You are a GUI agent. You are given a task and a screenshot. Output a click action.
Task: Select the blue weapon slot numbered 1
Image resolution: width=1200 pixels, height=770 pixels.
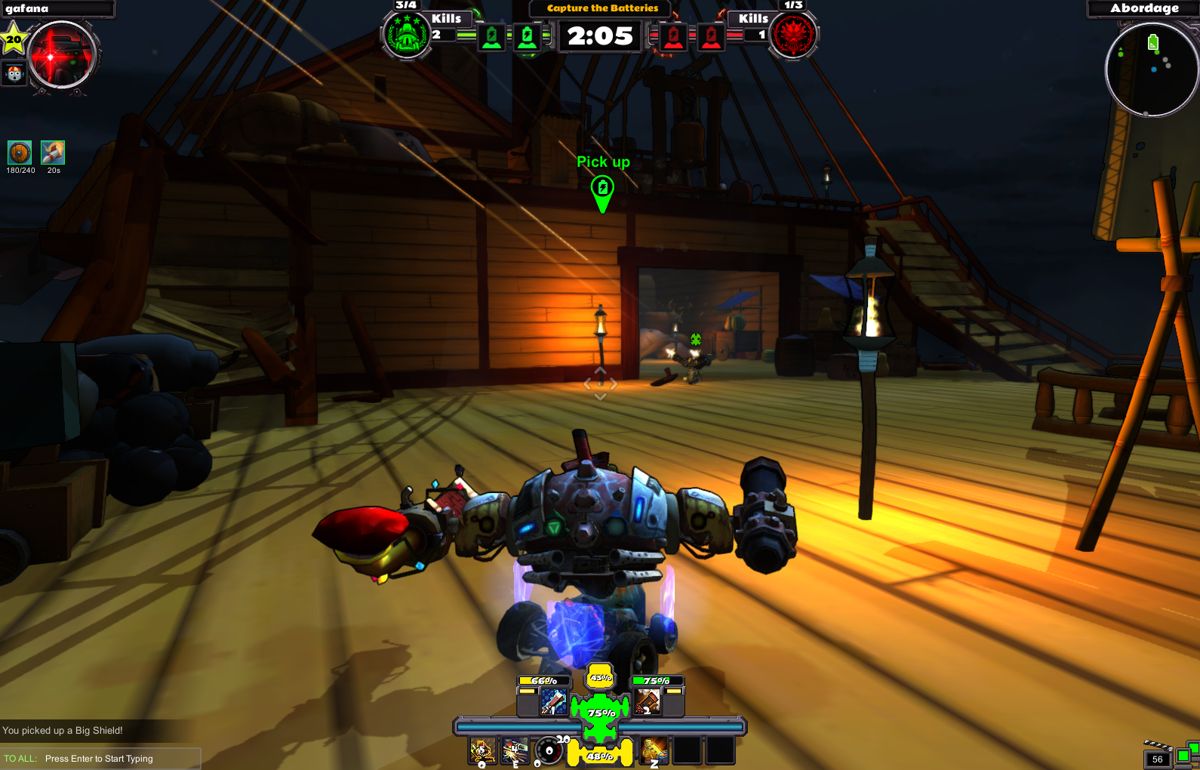pyautogui.click(x=554, y=701)
